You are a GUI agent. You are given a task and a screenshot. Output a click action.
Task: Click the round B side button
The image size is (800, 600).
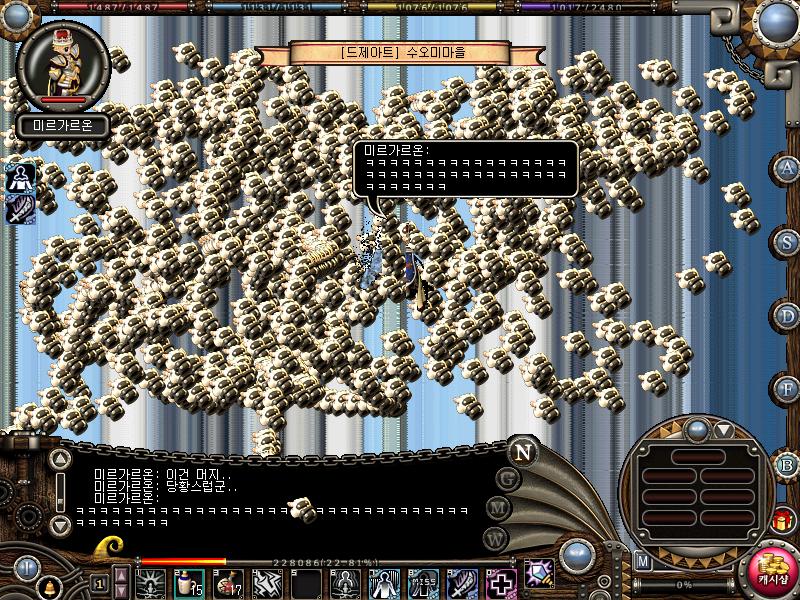787,464
